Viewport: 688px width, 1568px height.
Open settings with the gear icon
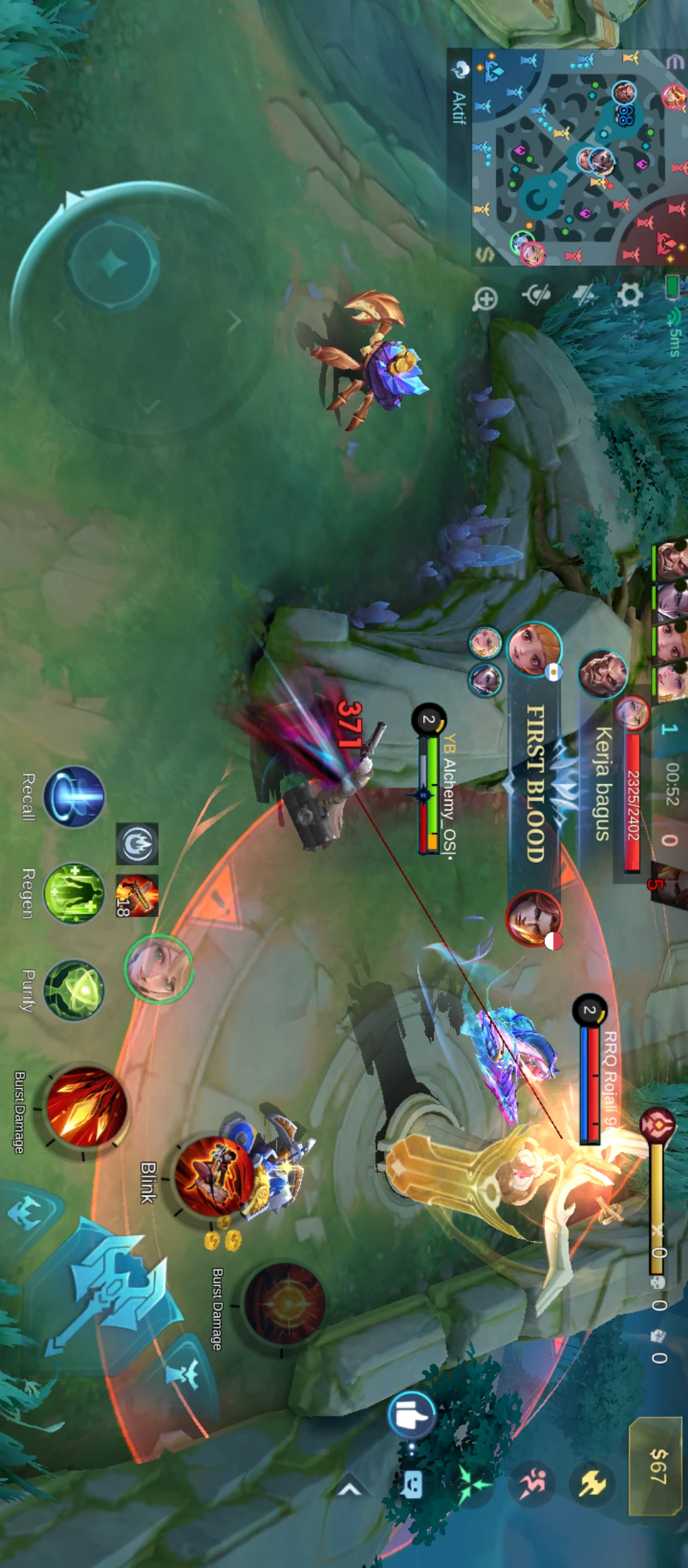click(x=629, y=296)
